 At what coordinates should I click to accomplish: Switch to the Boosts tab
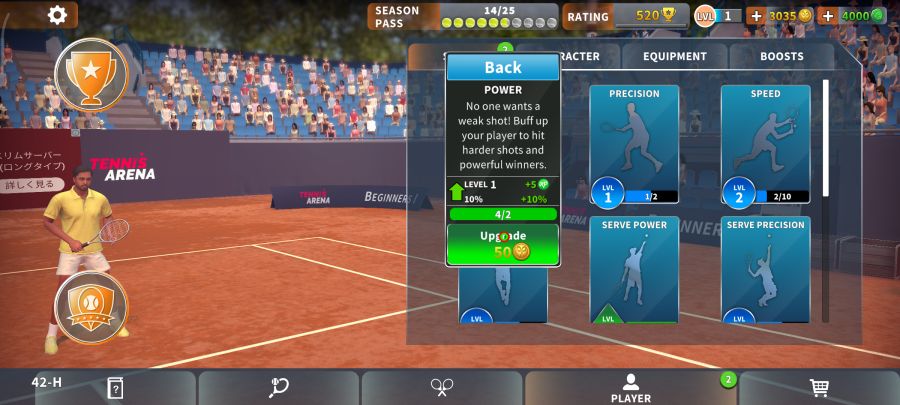click(x=781, y=57)
